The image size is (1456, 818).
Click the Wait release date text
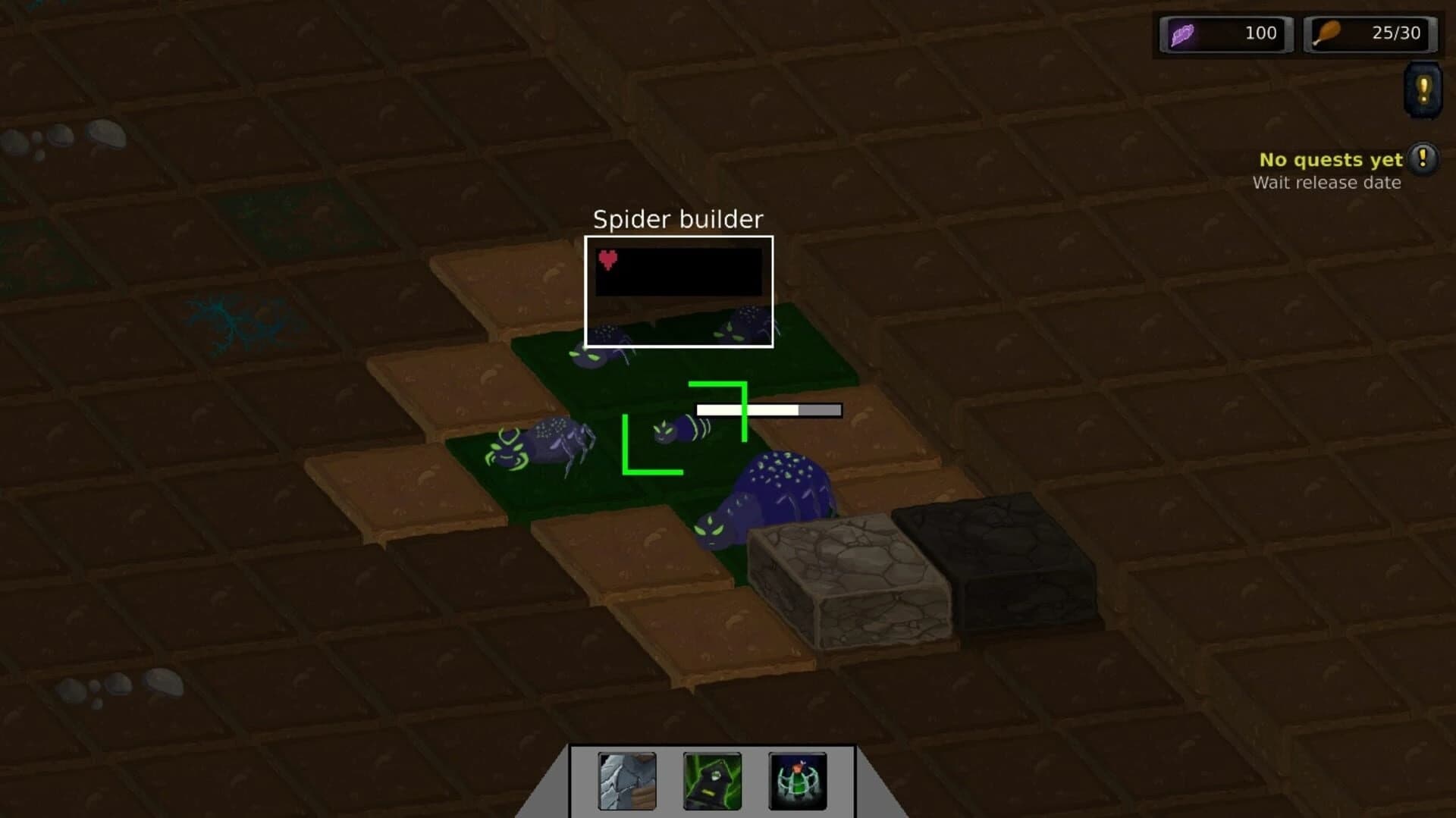coord(1326,183)
